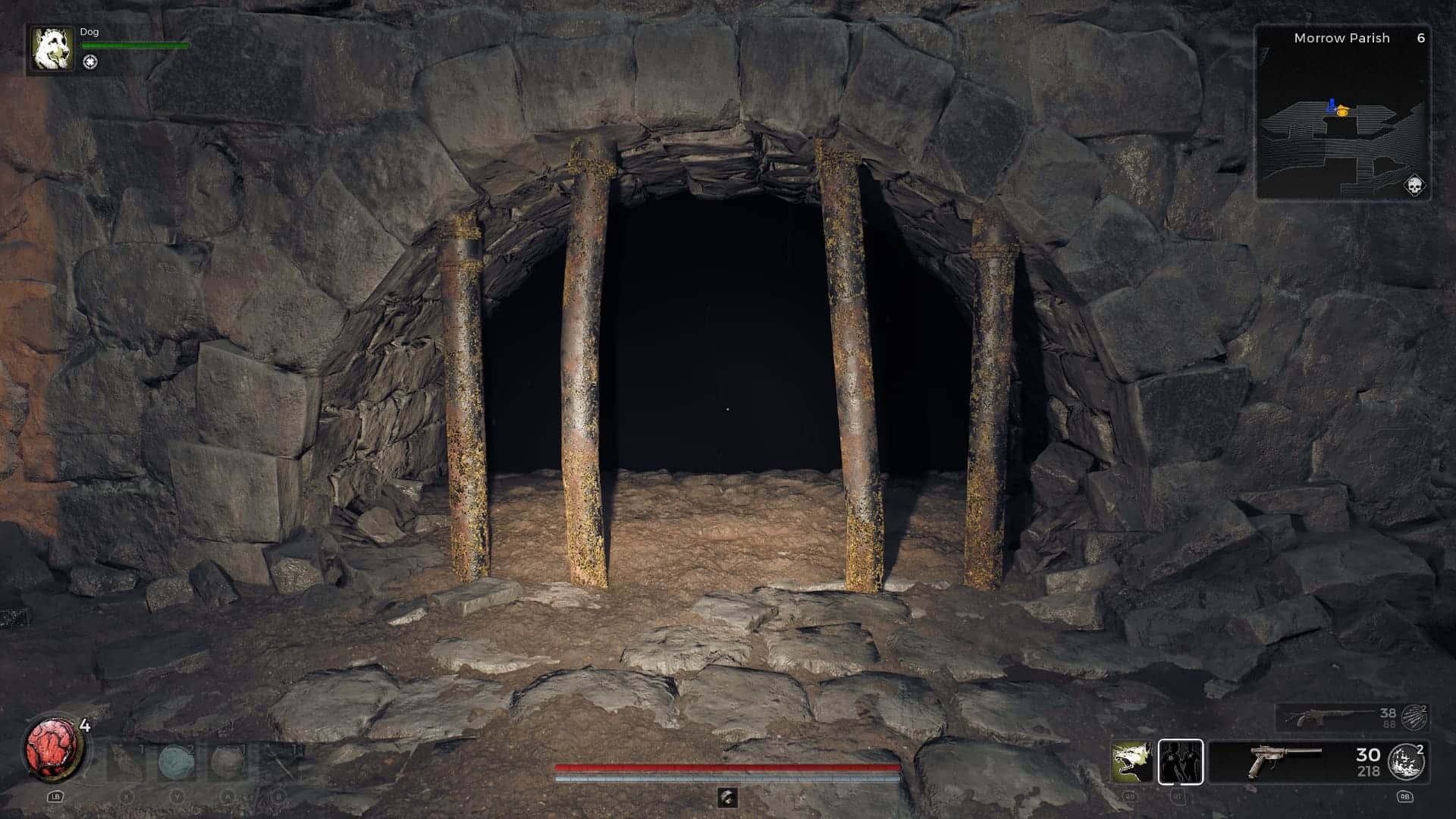The width and height of the screenshot is (1456, 819).
Task: Click the hammer icon below the health bar
Action: (727, 797)
